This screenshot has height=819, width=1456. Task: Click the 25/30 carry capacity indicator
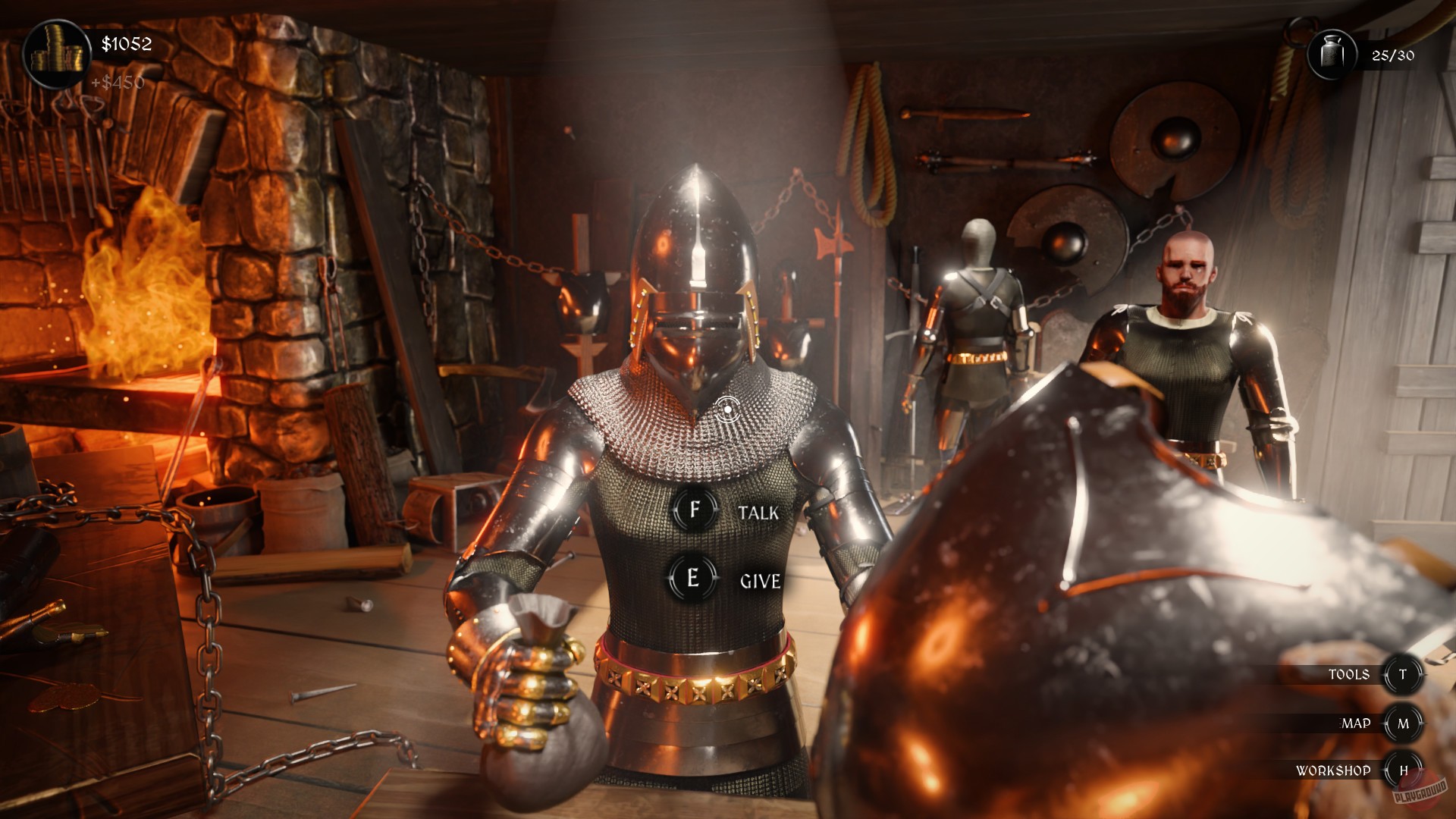click(x=1392, y=55)
